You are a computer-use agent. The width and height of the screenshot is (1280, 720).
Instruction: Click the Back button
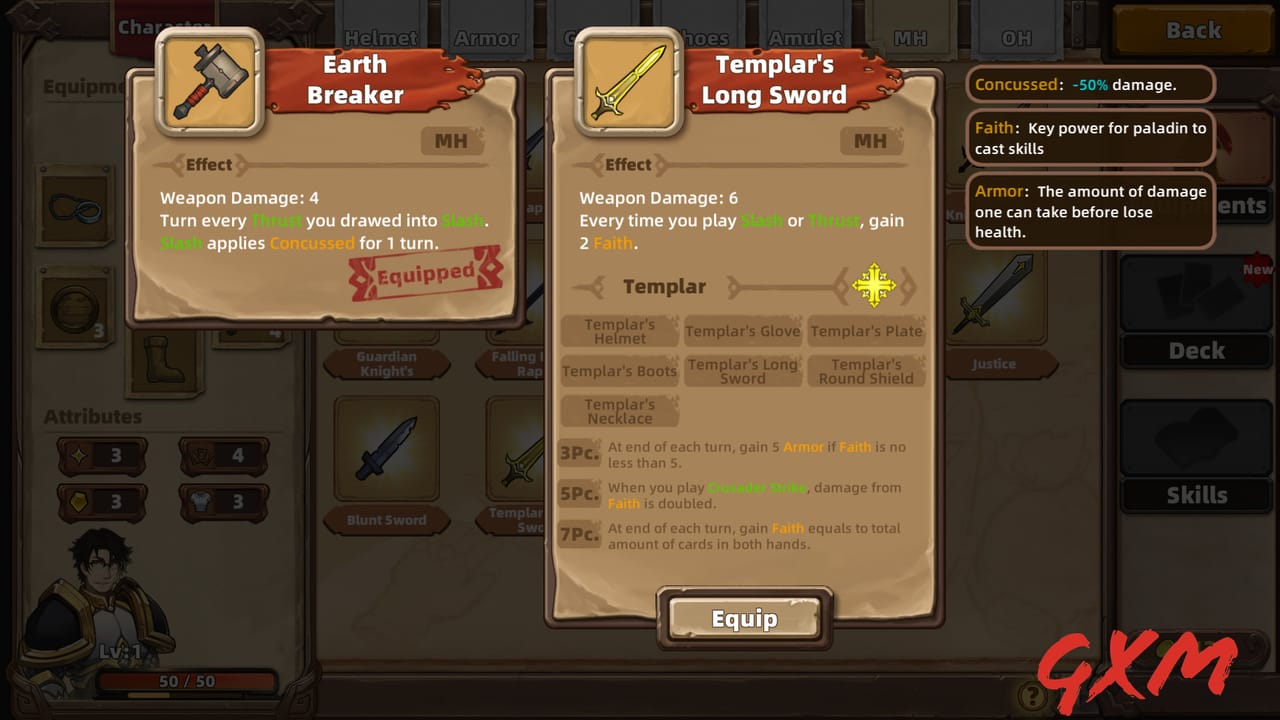[1192, 31]
